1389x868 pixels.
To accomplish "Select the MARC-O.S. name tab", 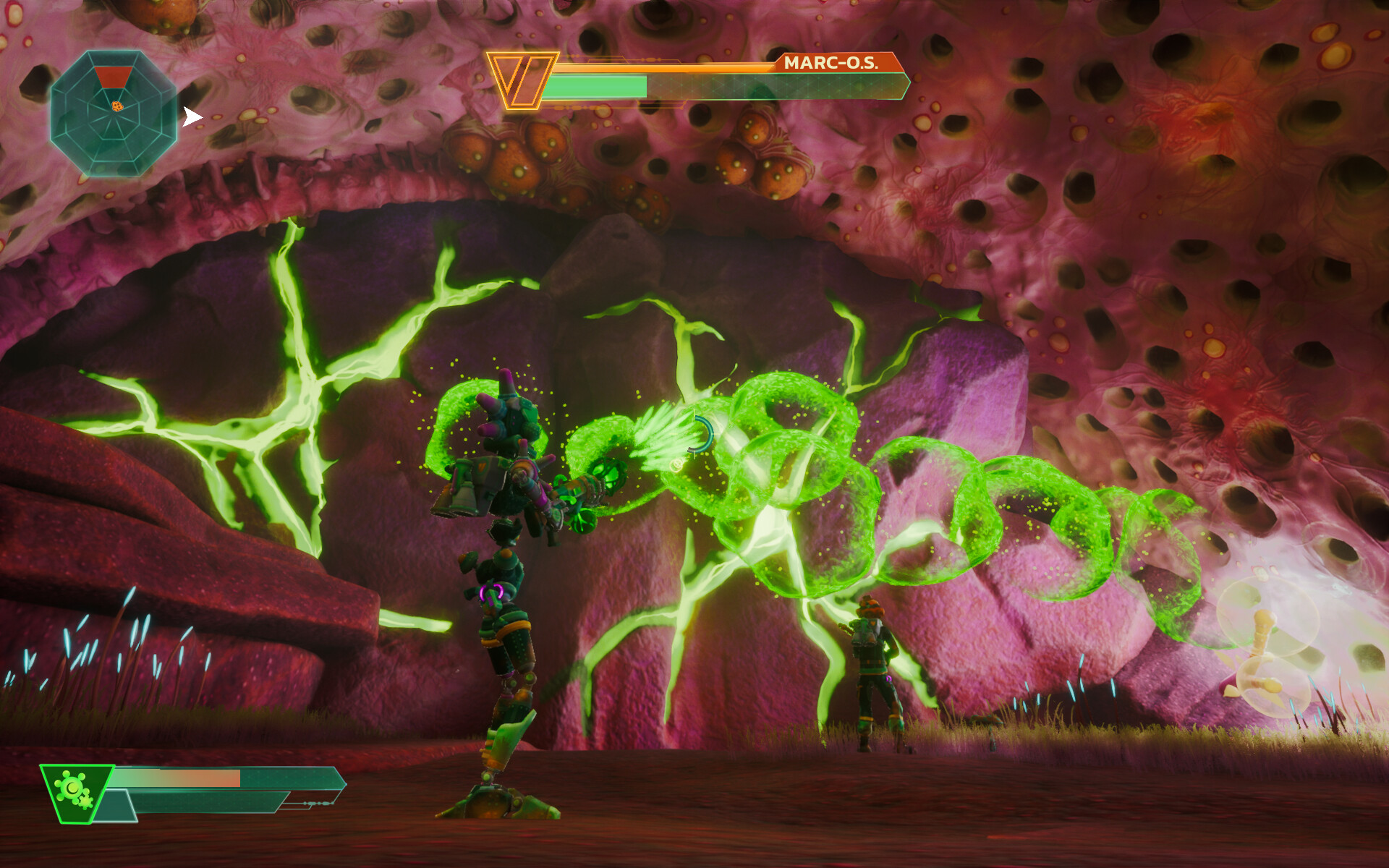I will (832, 64).
